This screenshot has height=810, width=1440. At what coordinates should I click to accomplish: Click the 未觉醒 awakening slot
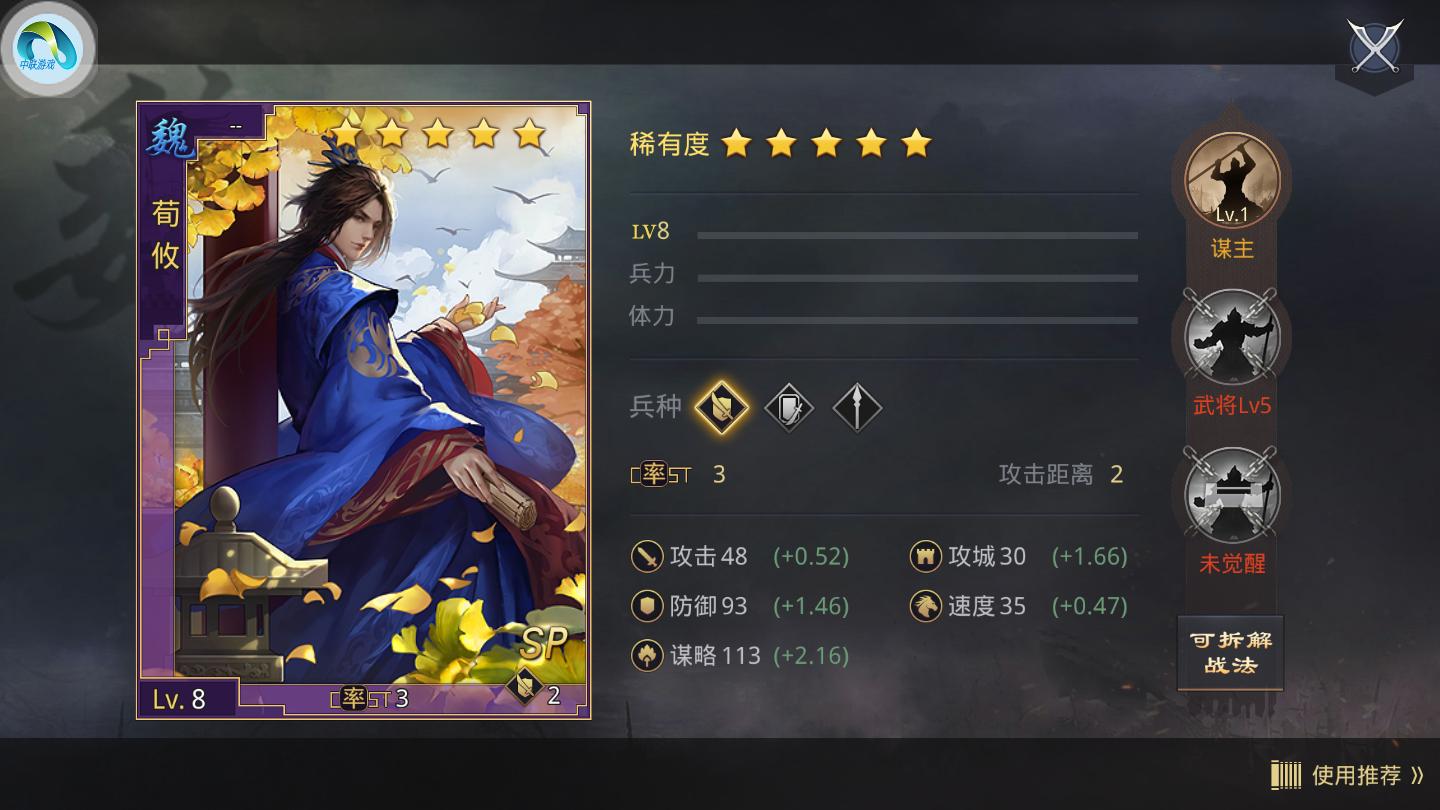click(1231, 498)
